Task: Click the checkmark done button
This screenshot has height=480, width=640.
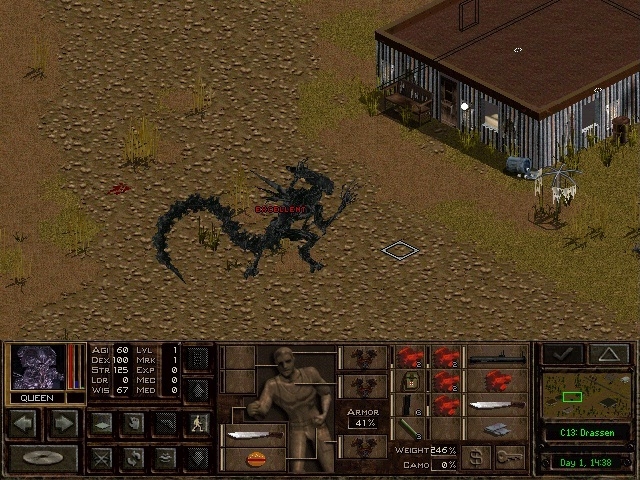Action: [x=562, y=354]
